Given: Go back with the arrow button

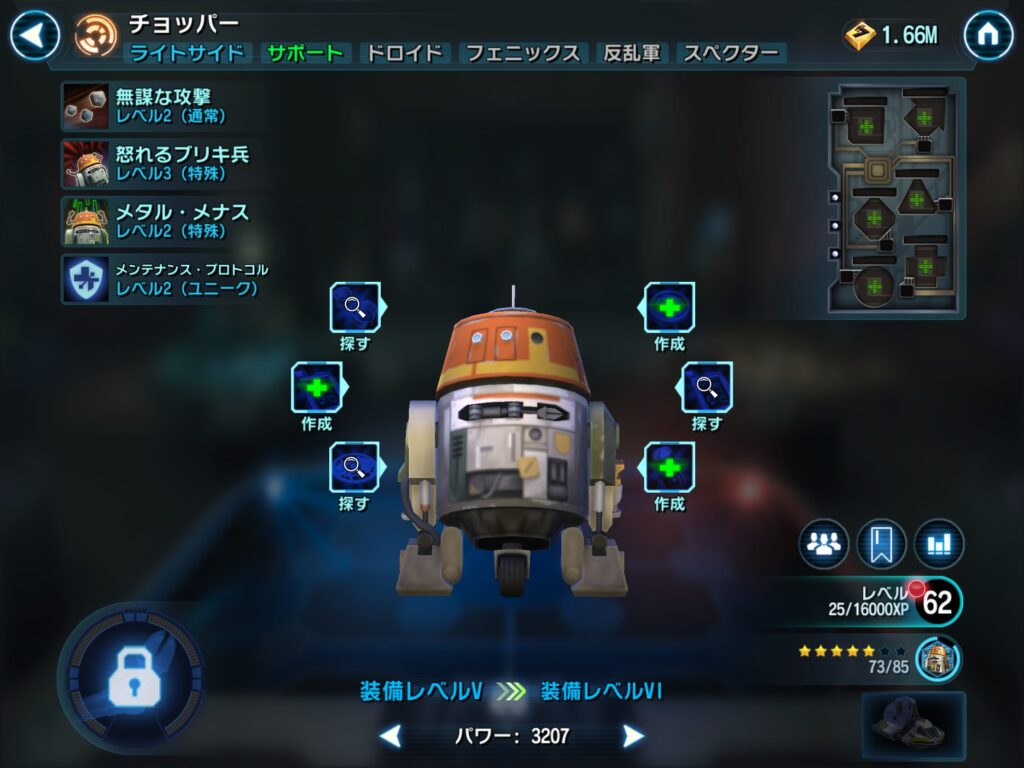Looking at the screenshot, I should pos(35,36).
